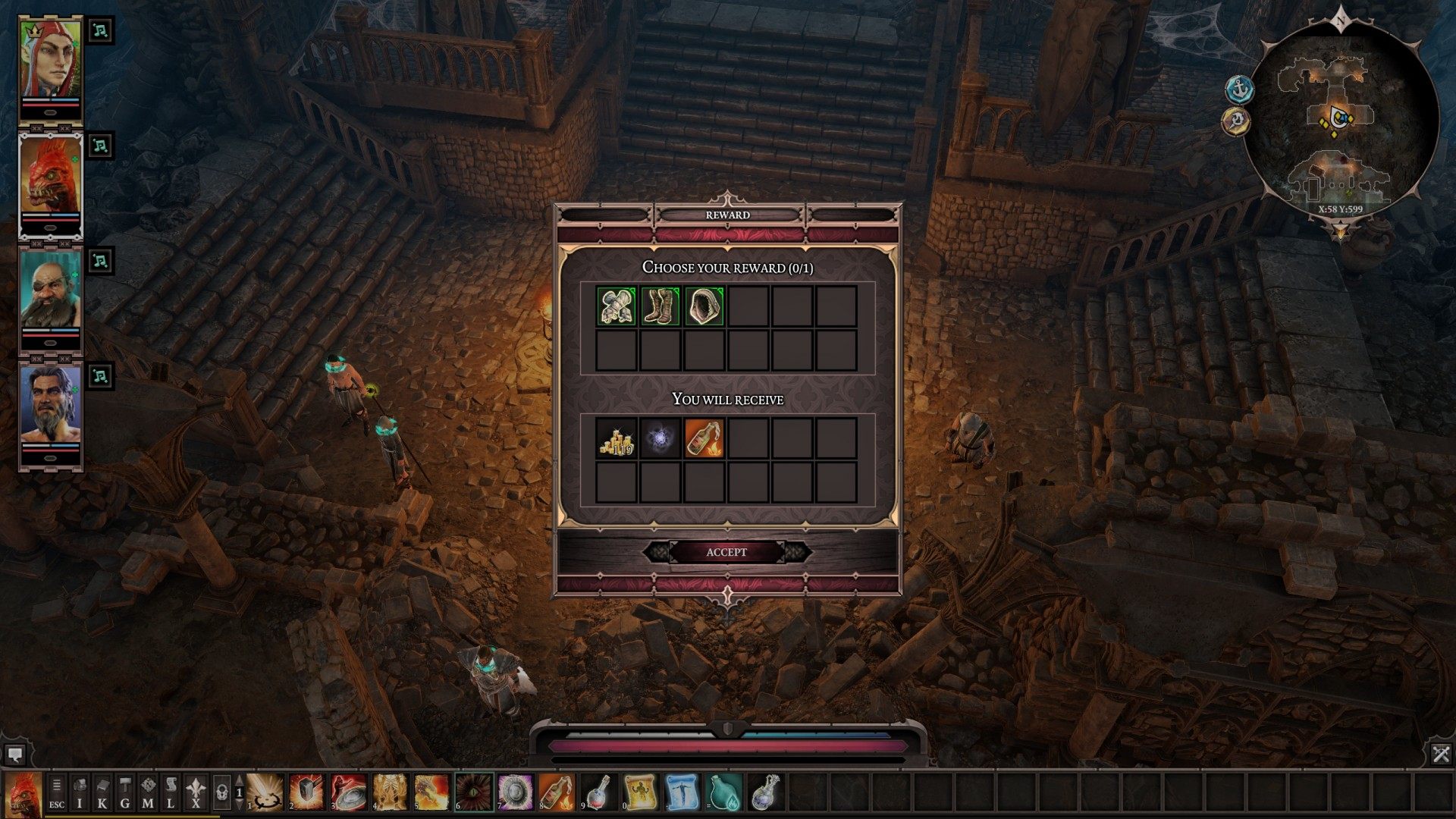Screen dimensions: 1456x819
Task: Choose the hood reward item
Action: pyautogui.click(x=704, y=306)
